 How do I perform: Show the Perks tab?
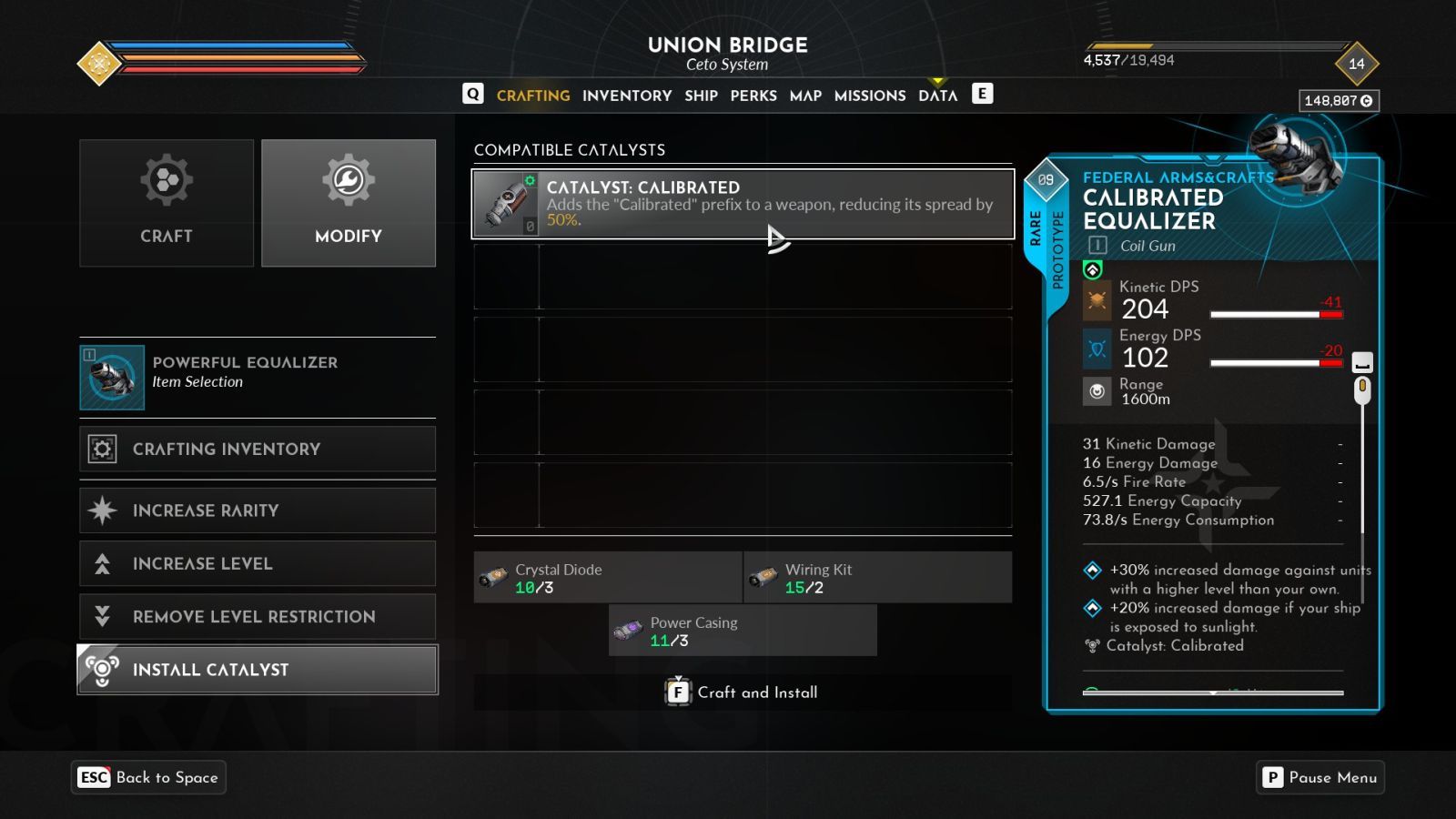tap(753, 96)
